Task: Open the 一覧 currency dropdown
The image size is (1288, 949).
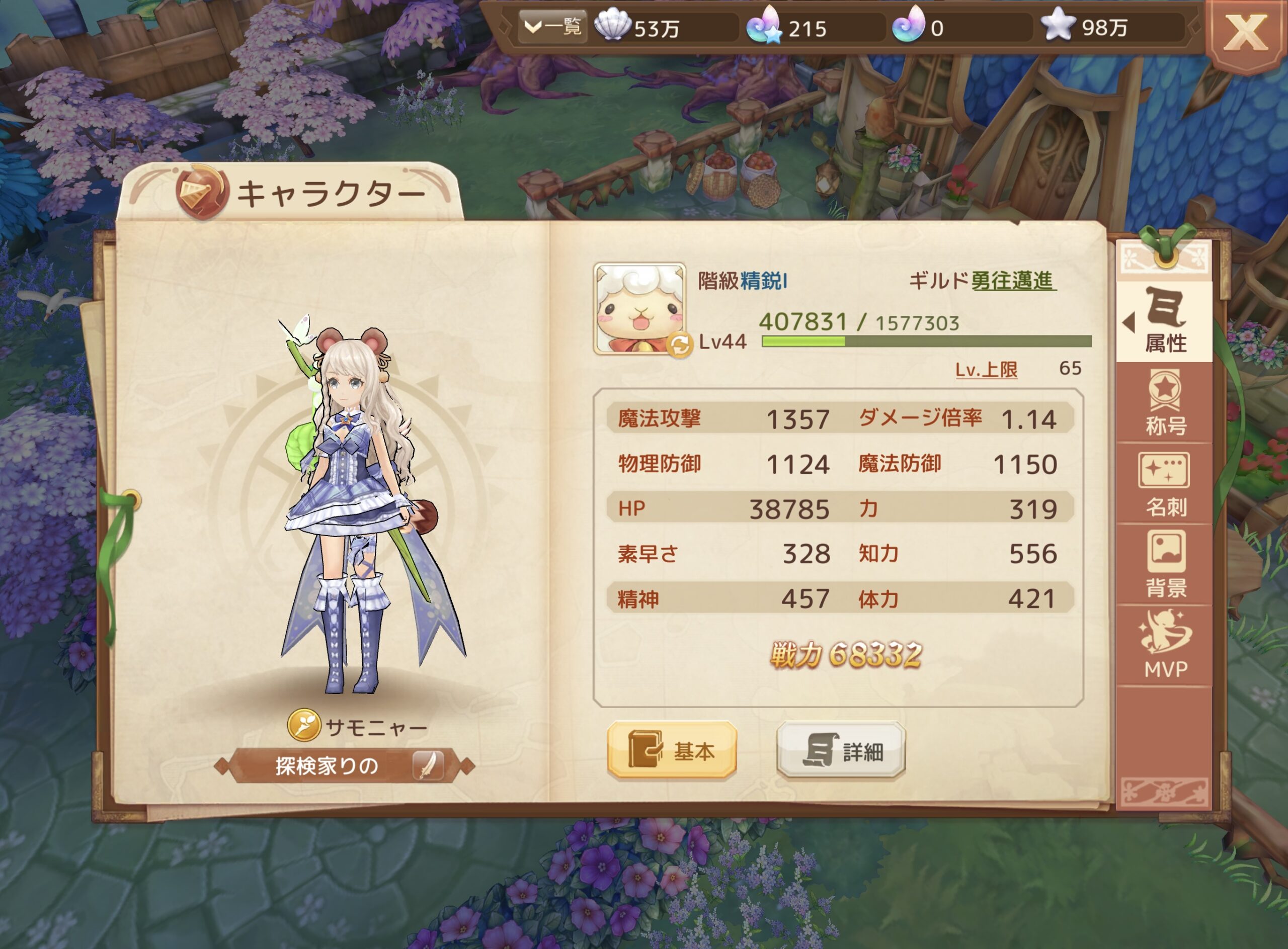Action: click(x=553, y=27)
